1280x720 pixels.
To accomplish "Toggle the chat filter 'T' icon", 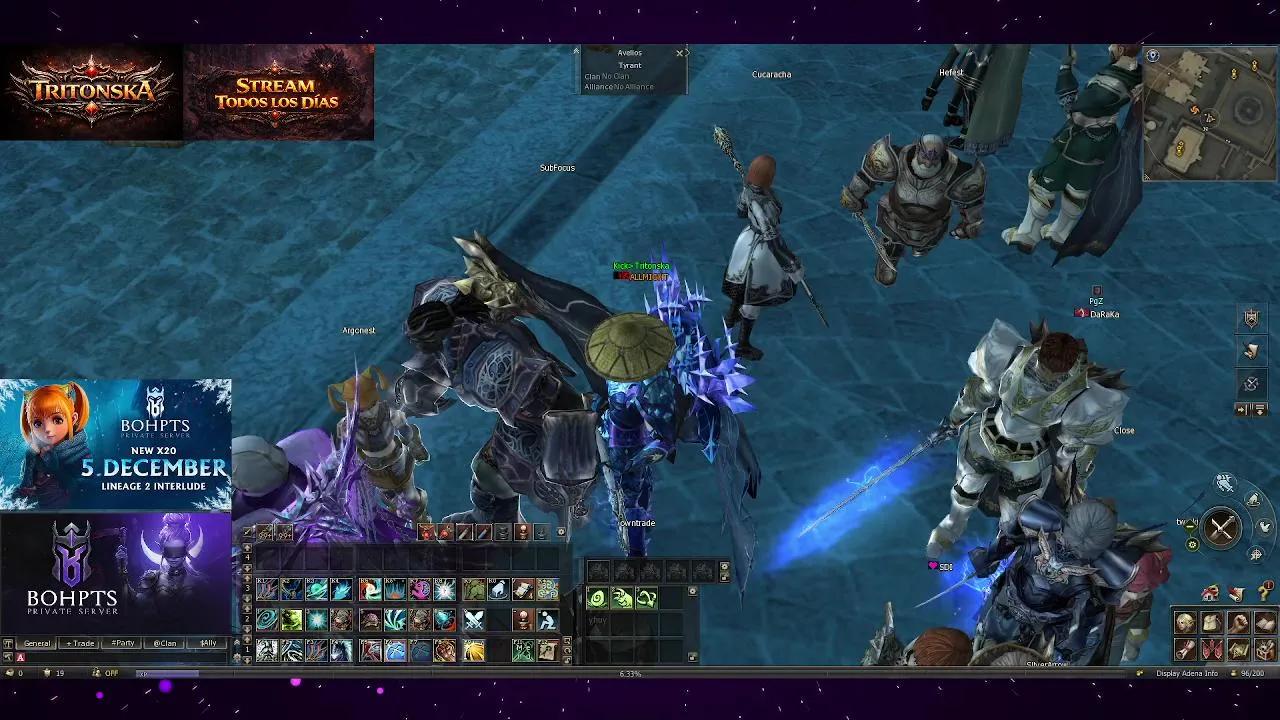I will (8, 643).
